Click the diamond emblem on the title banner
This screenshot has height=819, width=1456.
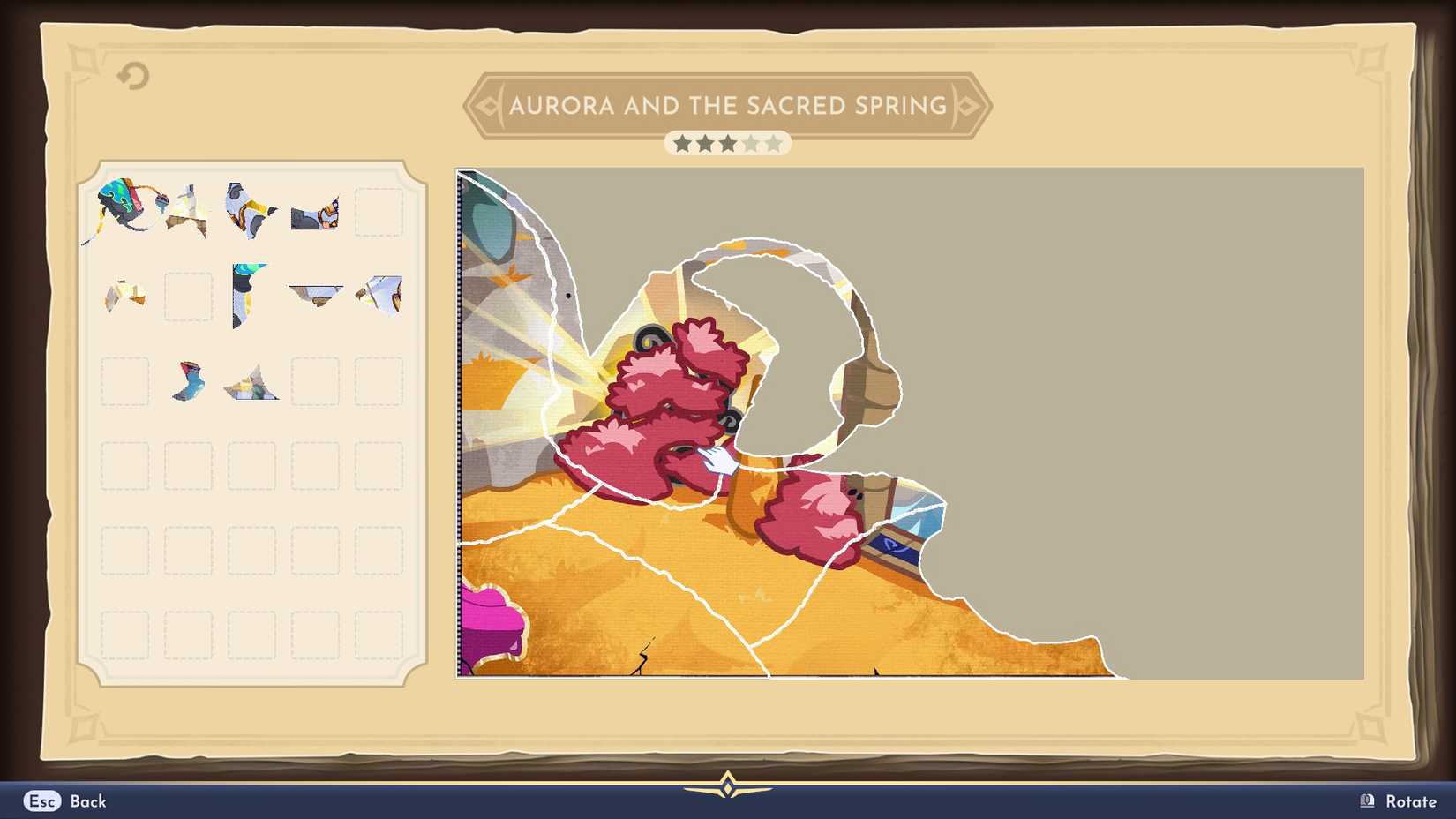[x=488, y=105]
